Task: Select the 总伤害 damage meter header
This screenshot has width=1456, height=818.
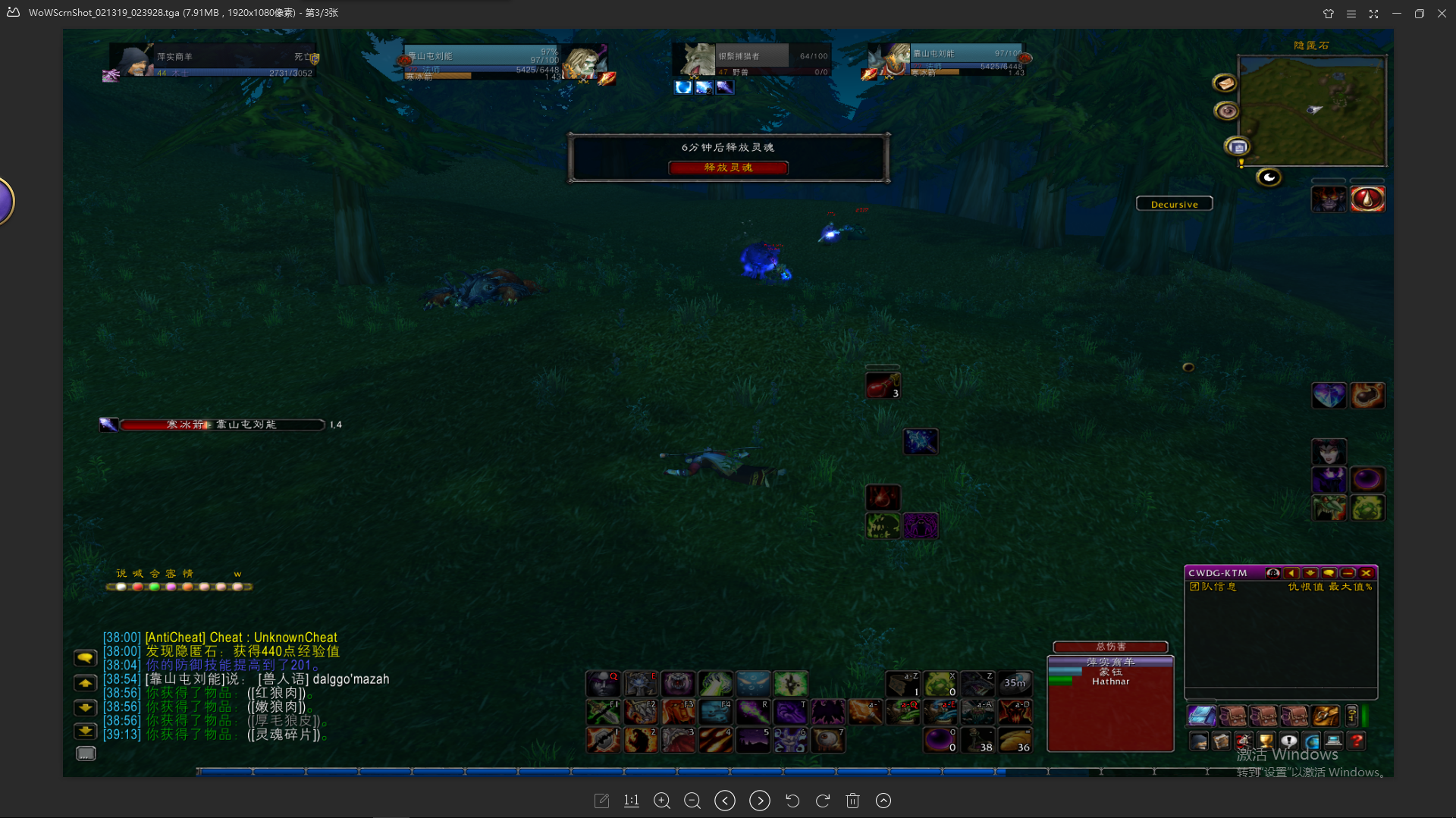Action: click(1110, 647)
